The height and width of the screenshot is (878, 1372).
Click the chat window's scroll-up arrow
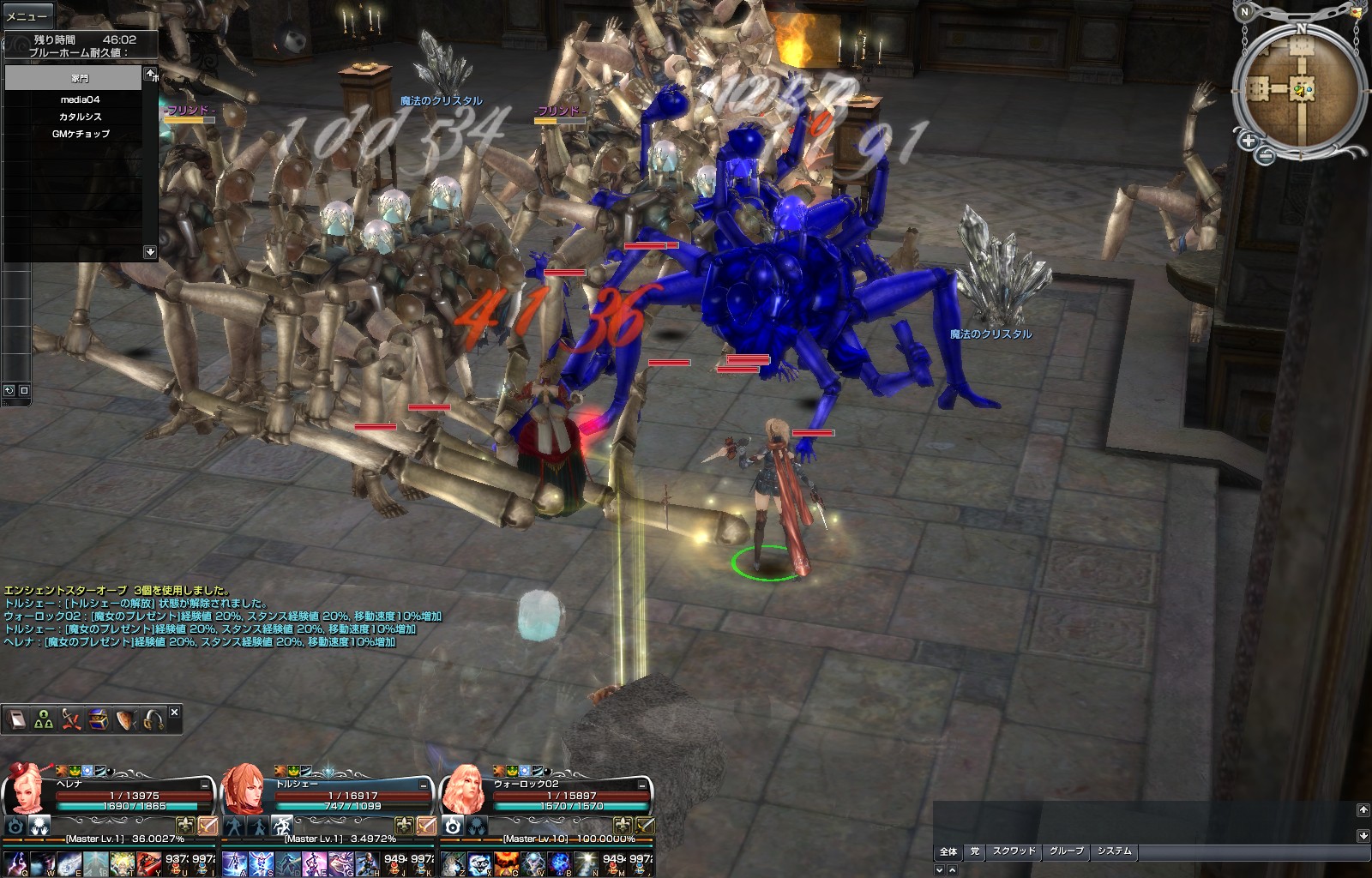pos(1363,809)
